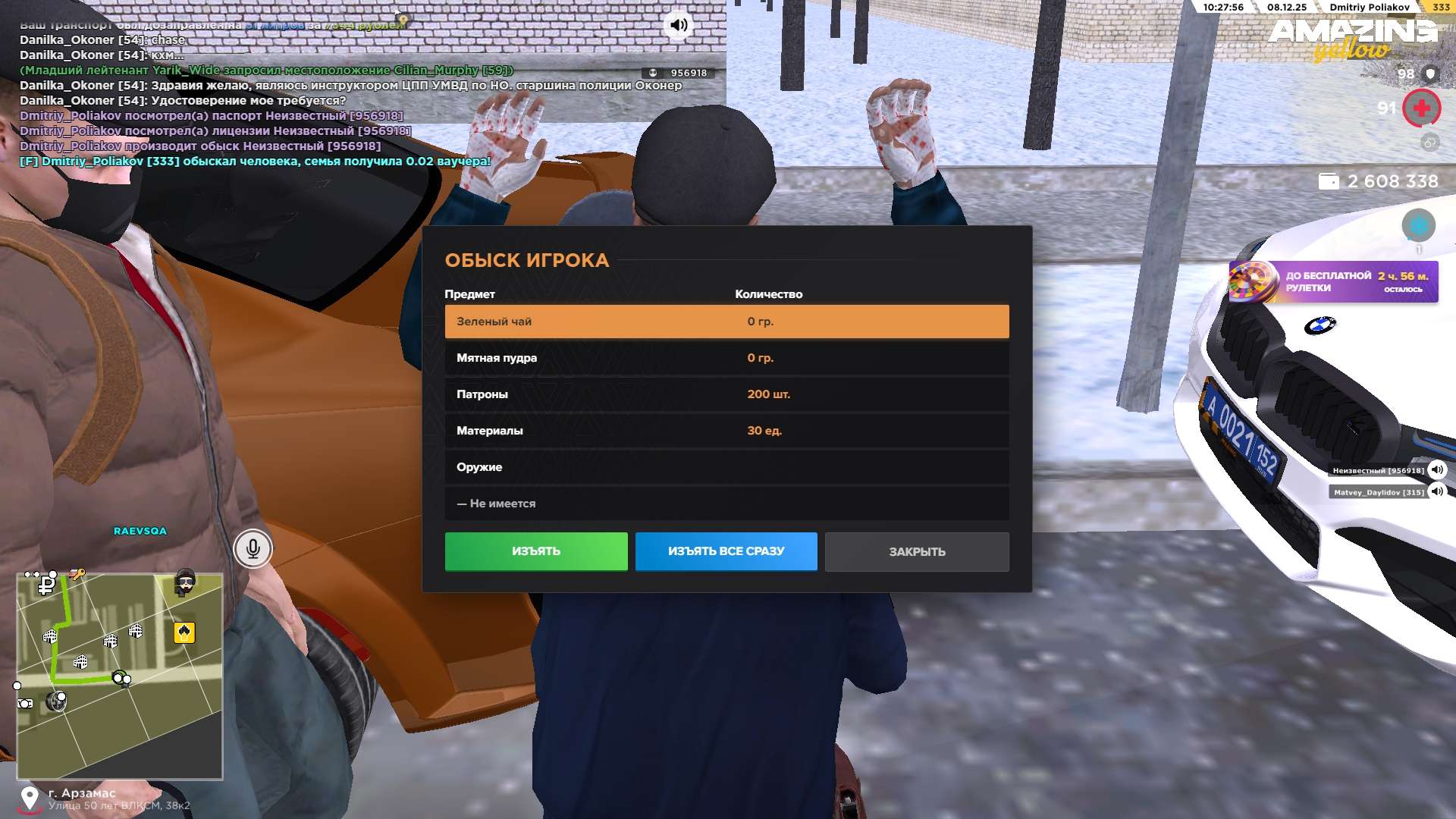1456x819 pixels.
Task: Click the speaker icon above the chat
Action: pos(679,25)
